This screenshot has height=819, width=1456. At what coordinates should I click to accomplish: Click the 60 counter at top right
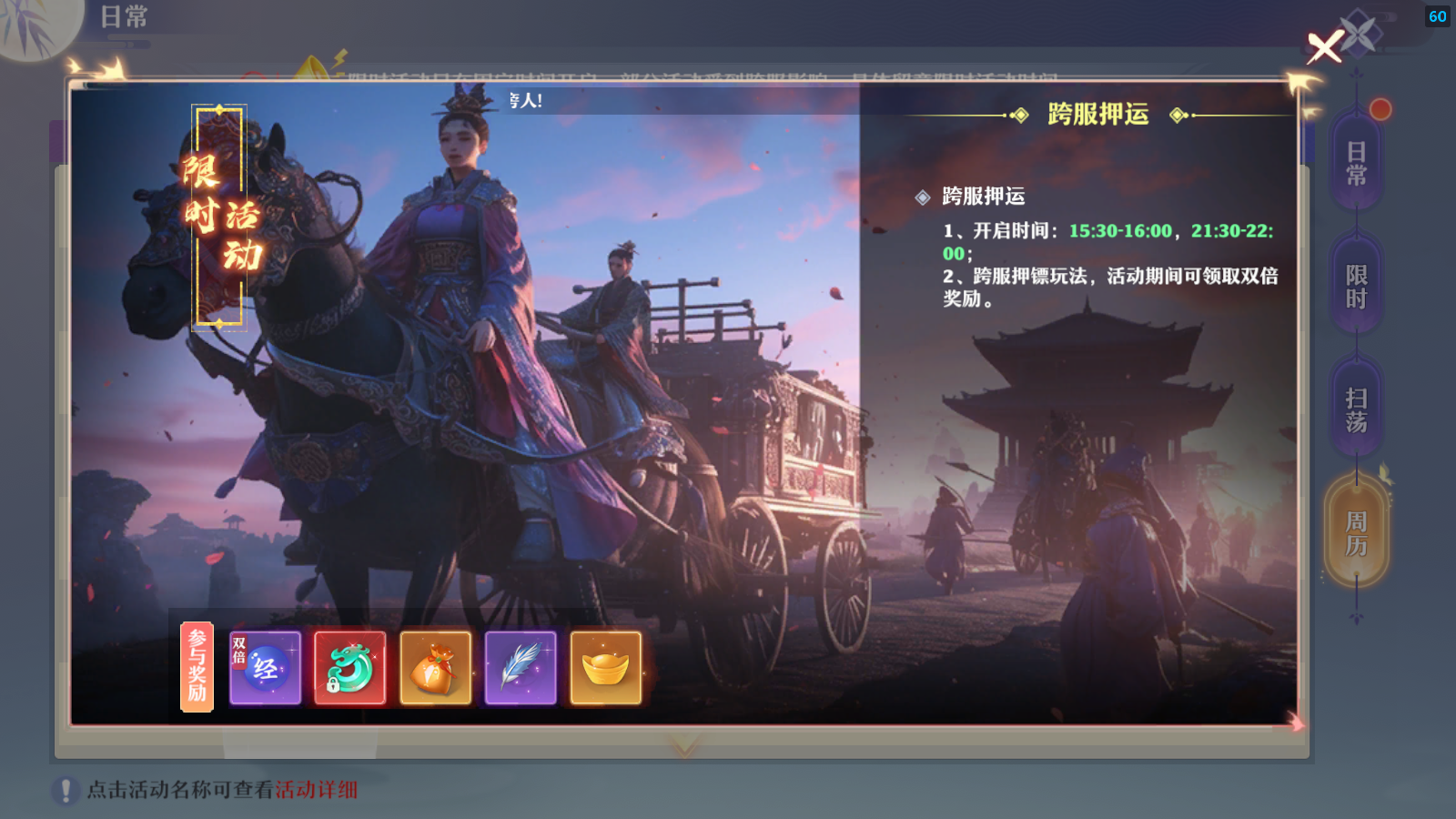[1436, 15]
